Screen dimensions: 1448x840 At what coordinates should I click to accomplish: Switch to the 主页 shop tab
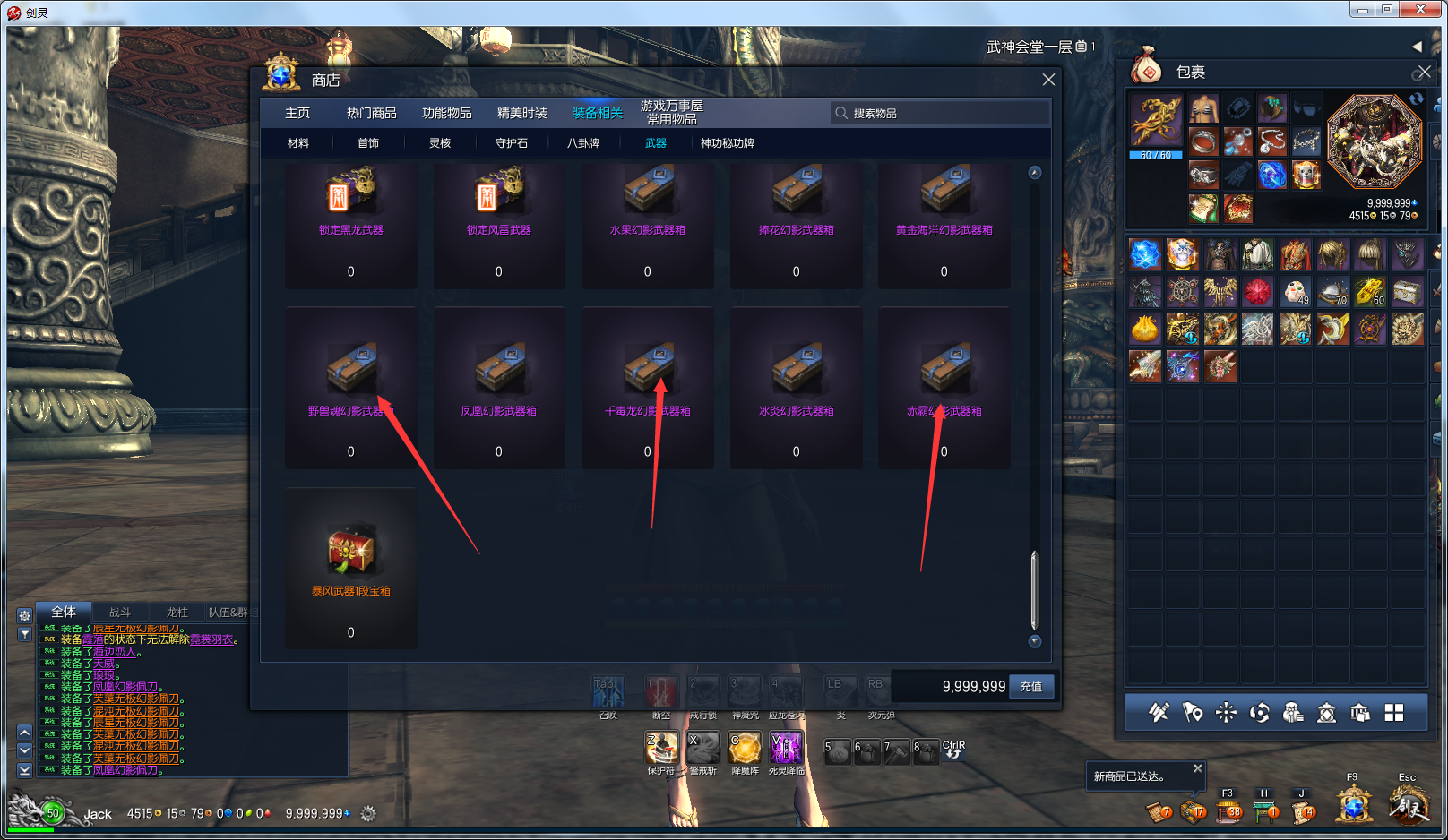coord(297,113)
